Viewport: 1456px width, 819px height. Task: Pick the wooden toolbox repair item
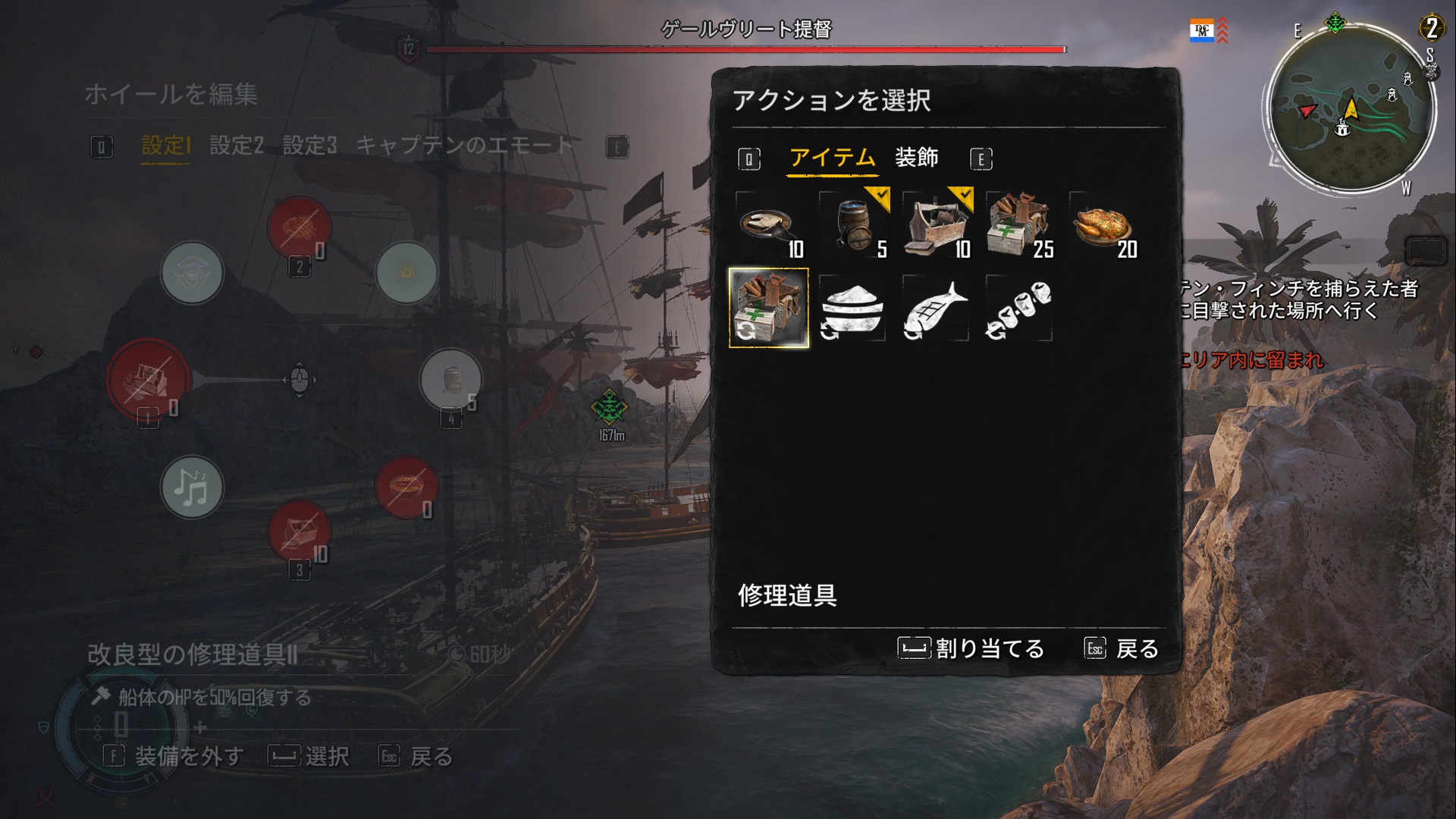tap(937, 225)
